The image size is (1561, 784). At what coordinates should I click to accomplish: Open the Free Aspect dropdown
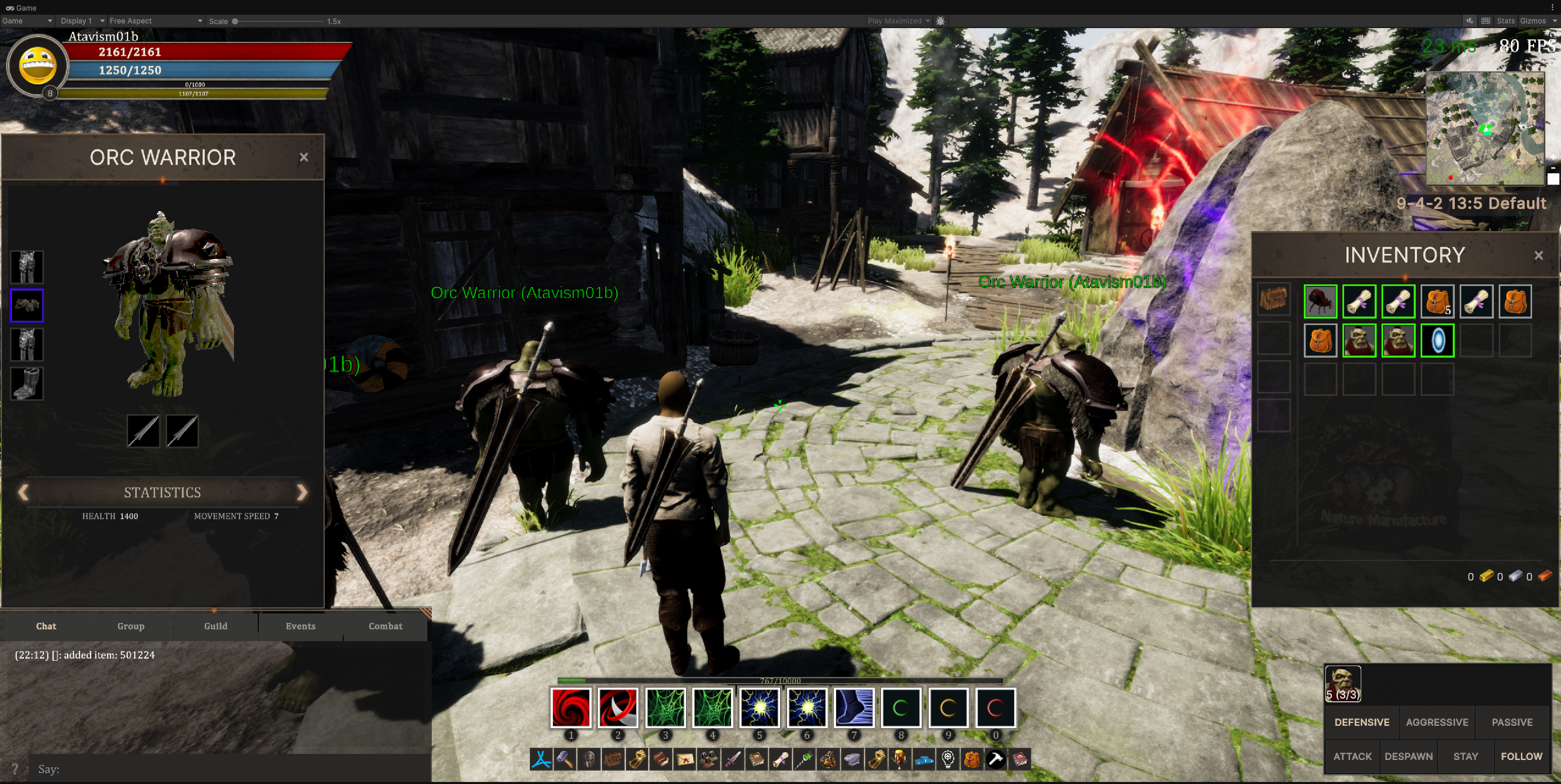[155, 21]
